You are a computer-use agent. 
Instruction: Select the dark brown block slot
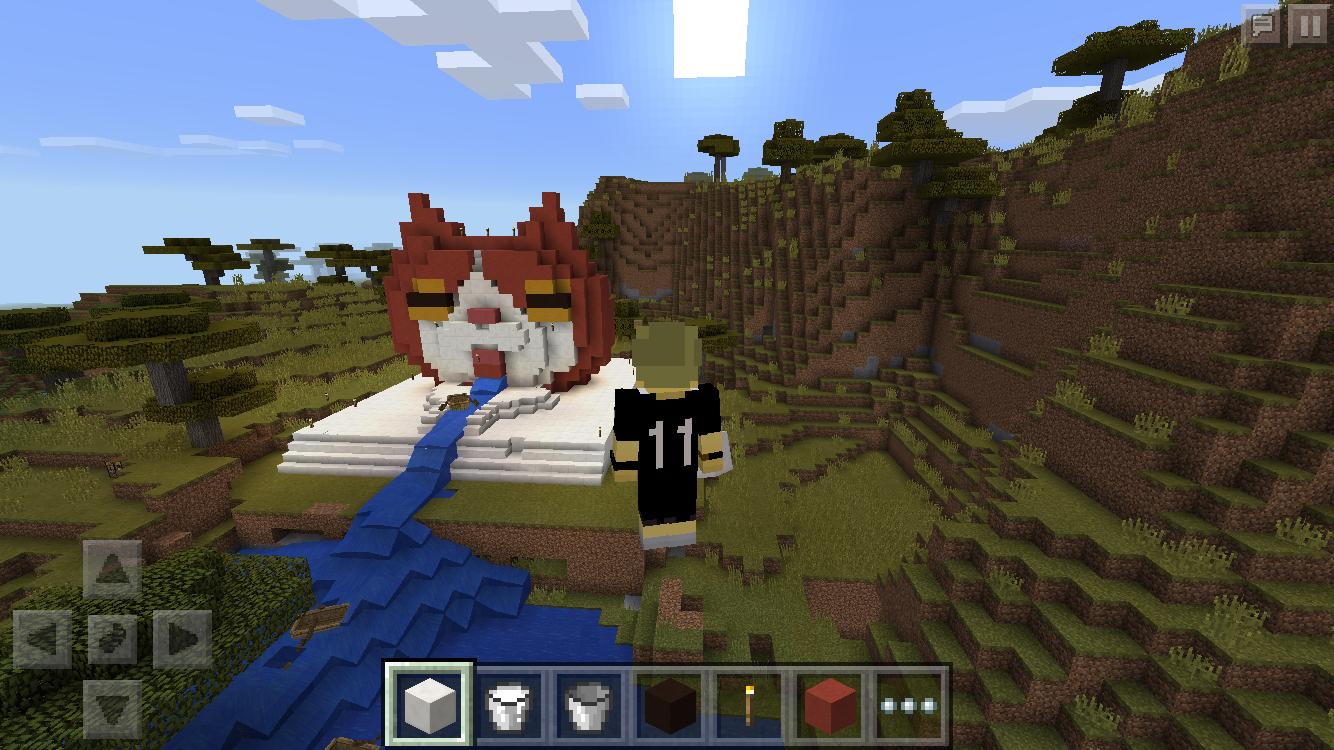(670, 705)
